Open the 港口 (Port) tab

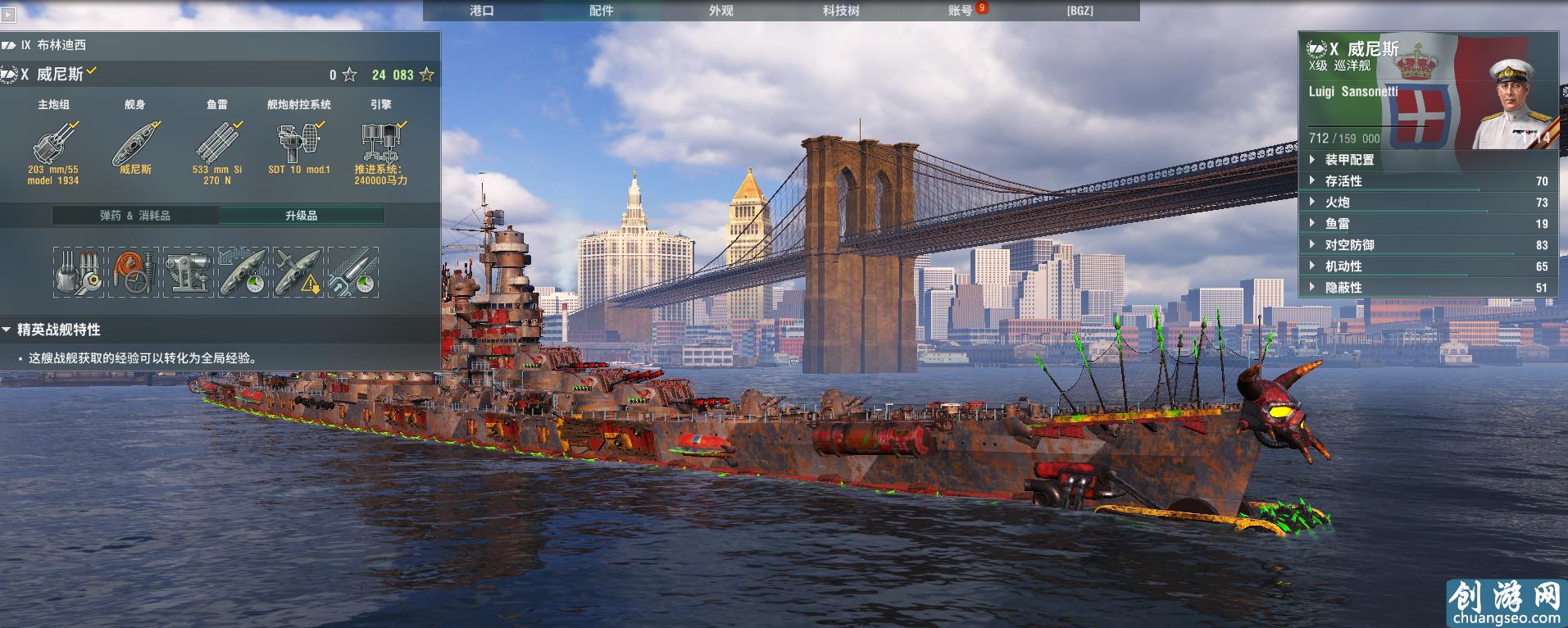click(x=482, y=11)
